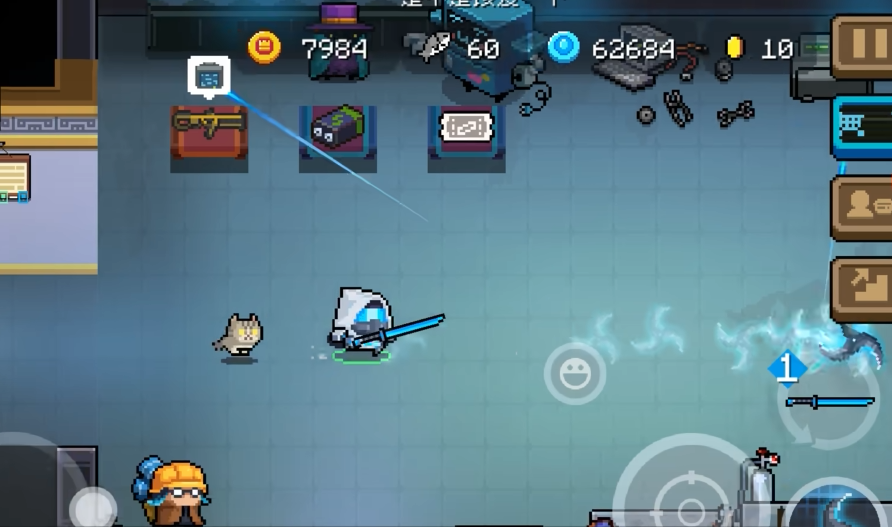Pause the game with the pause button

pos(862,47)
